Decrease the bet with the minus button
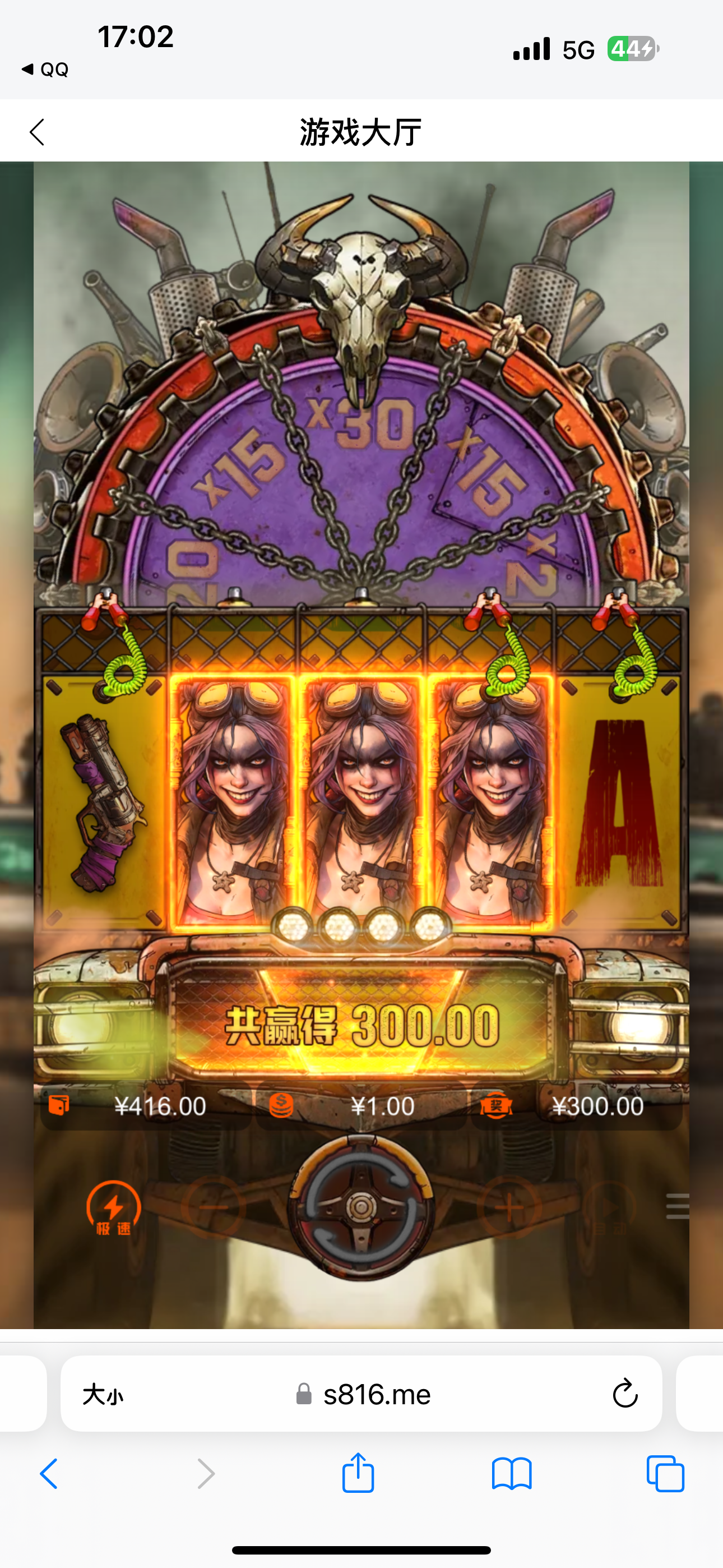 [213, 1206]
